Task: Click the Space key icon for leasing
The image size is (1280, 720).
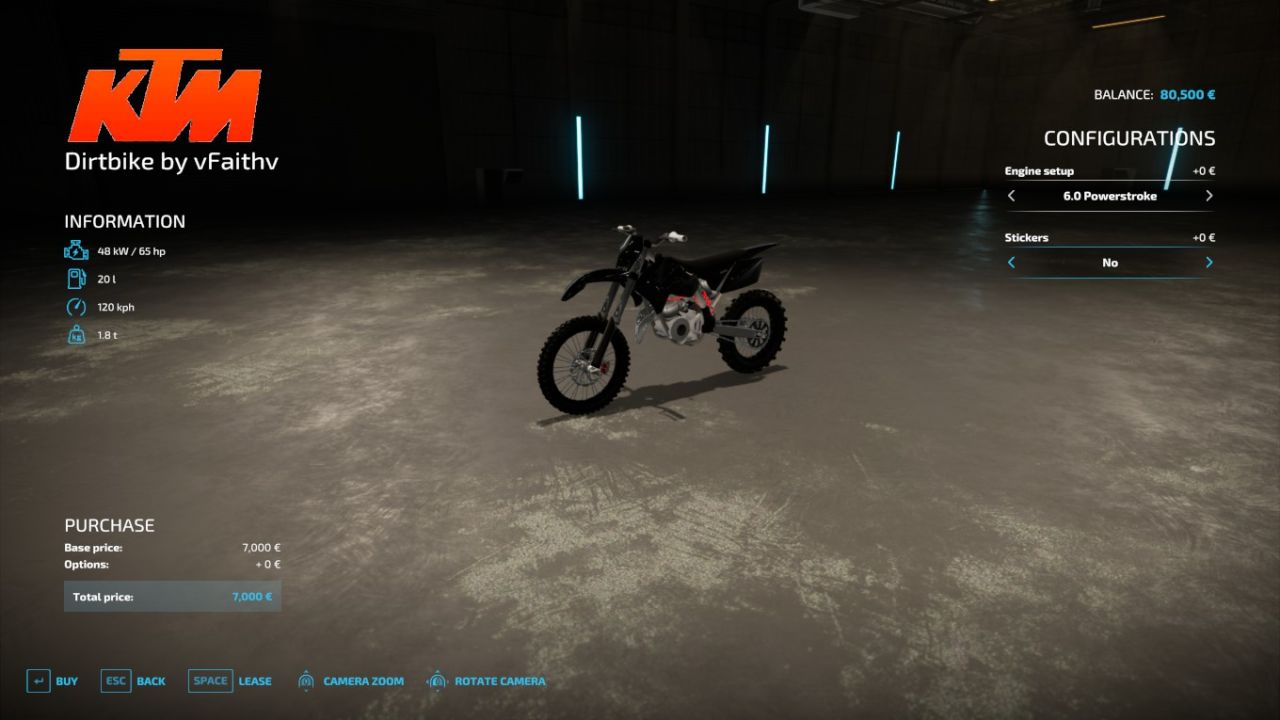Action: coord(210,680)
